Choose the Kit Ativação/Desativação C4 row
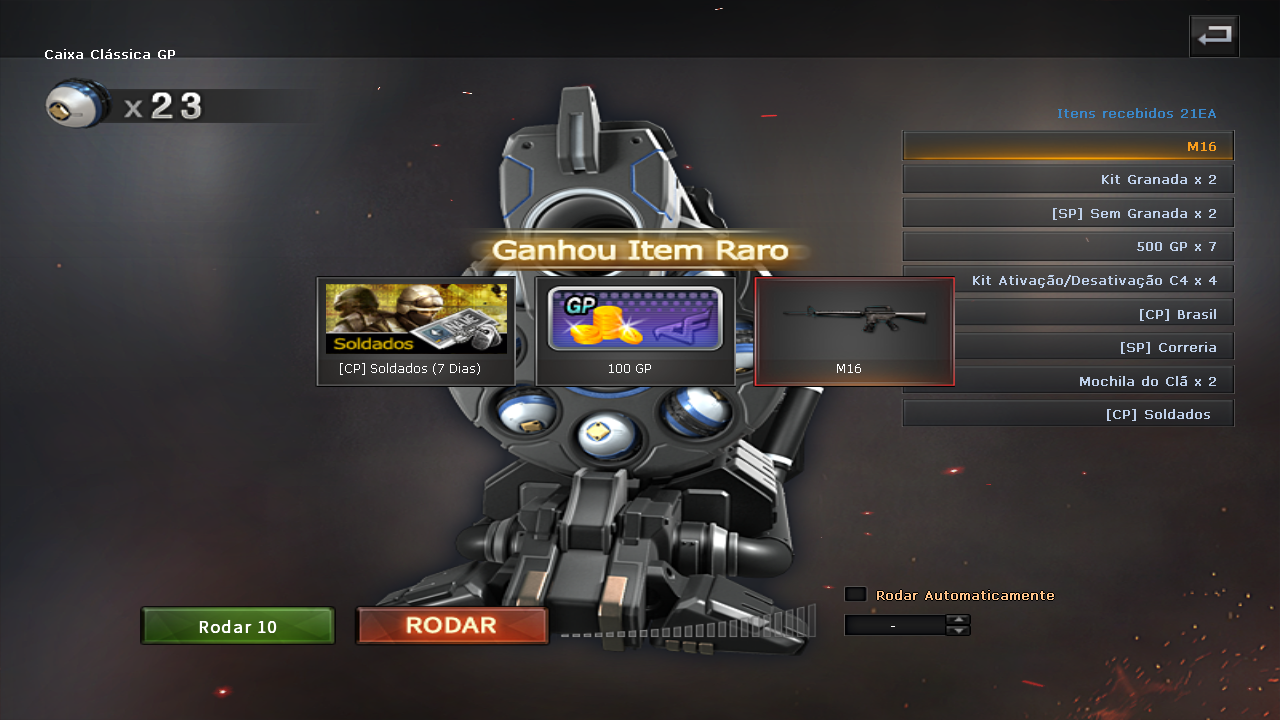1280x720 pixels. coord(1094,280)
